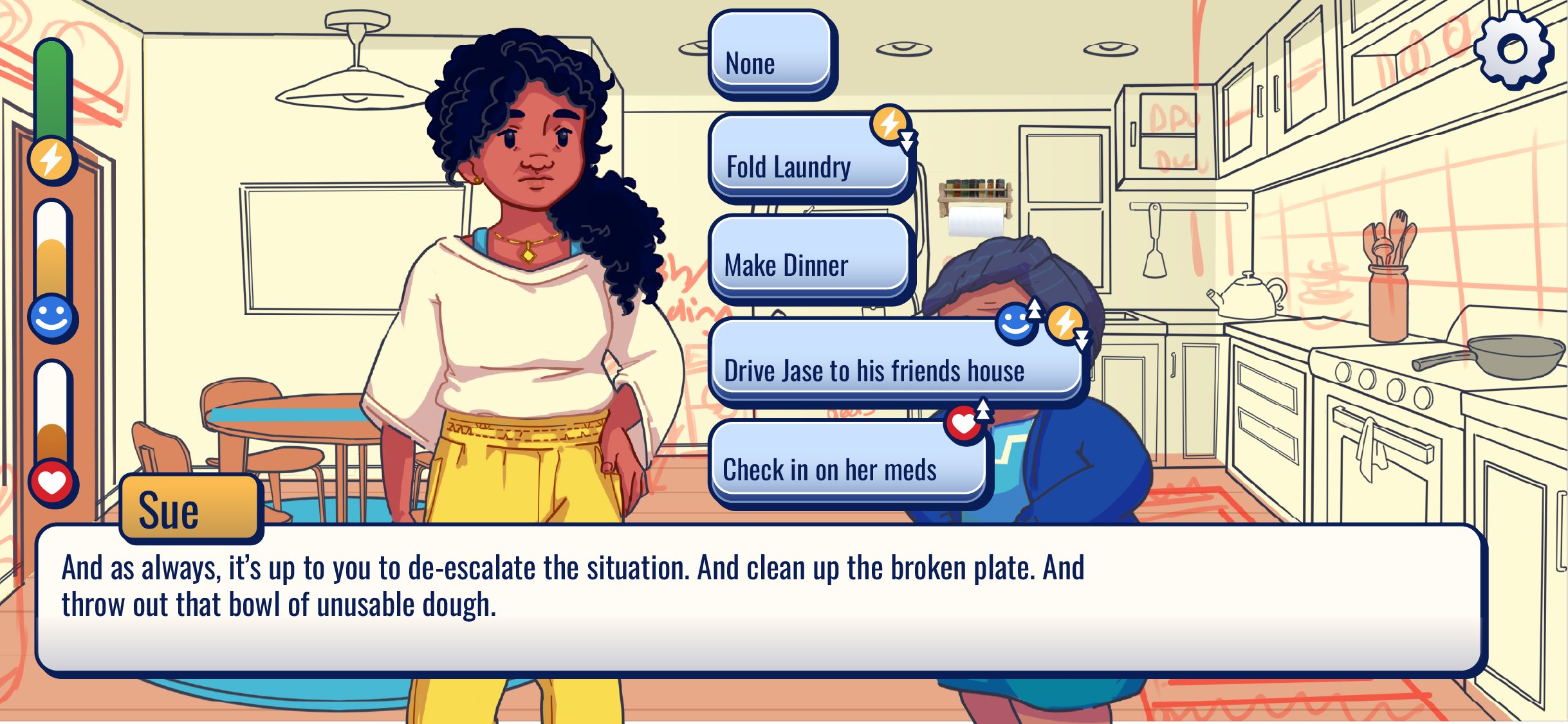
Task: Open settings with the gear icon
Action: (x=1513, y=50)
